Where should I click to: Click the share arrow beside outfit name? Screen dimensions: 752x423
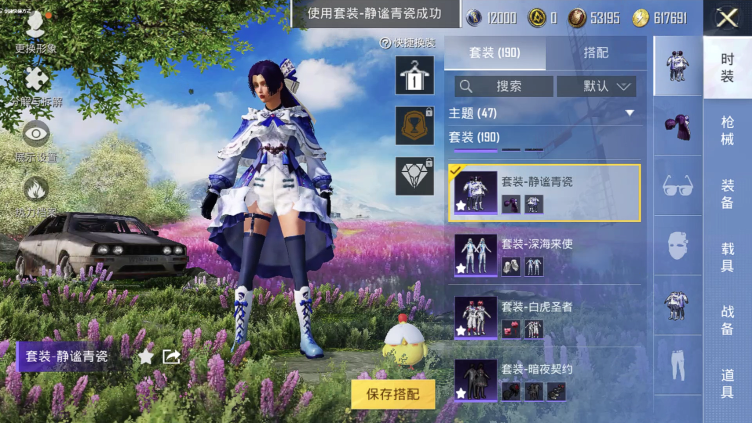[171, 356]
